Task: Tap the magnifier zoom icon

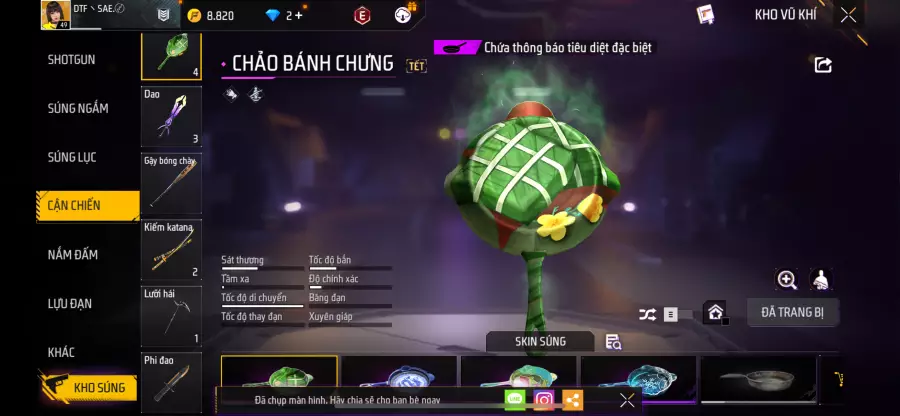Action: (x=787, y=280)
